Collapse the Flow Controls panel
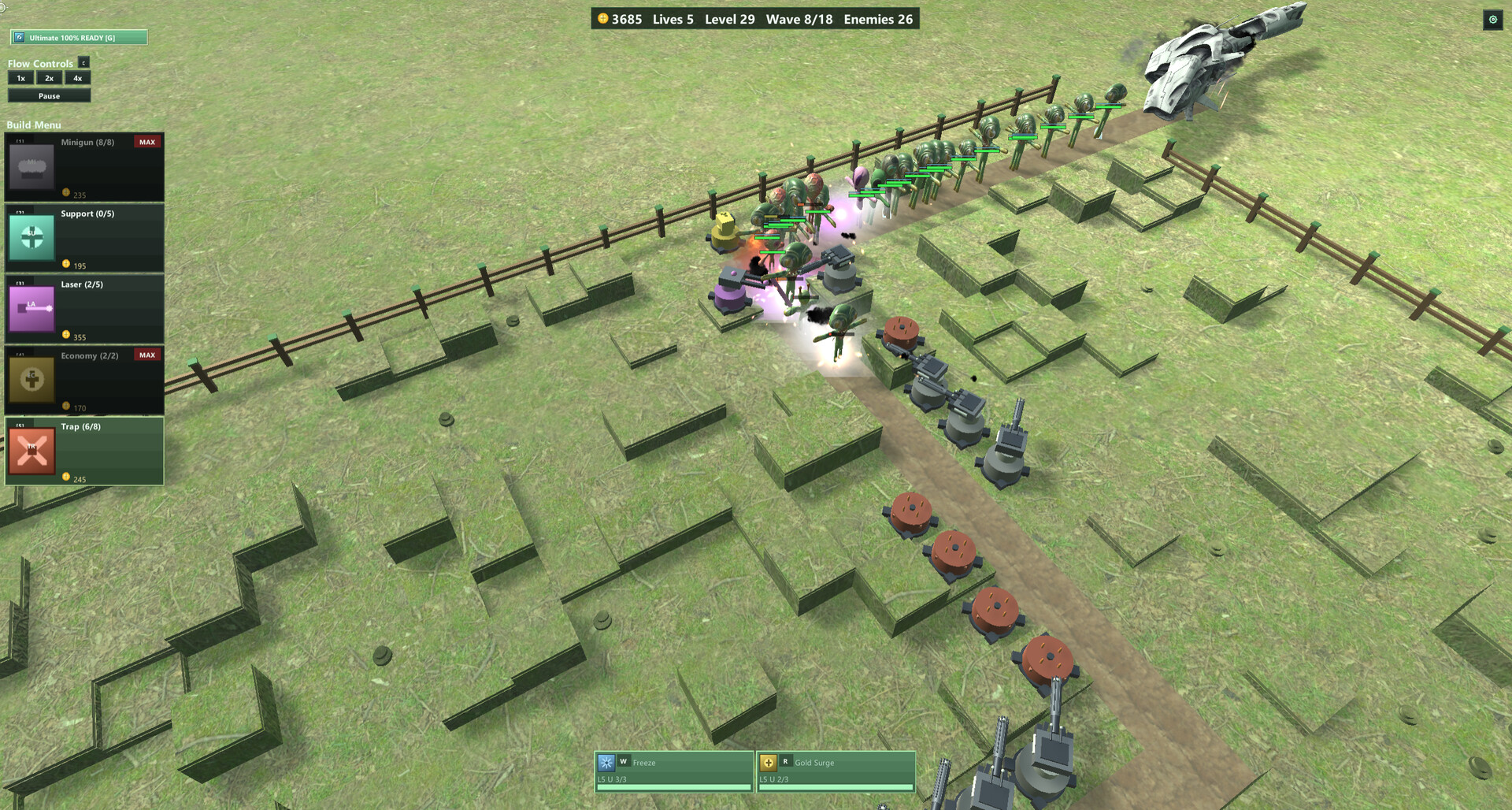This screenshot has height=810, width=1512. (83, 62)
